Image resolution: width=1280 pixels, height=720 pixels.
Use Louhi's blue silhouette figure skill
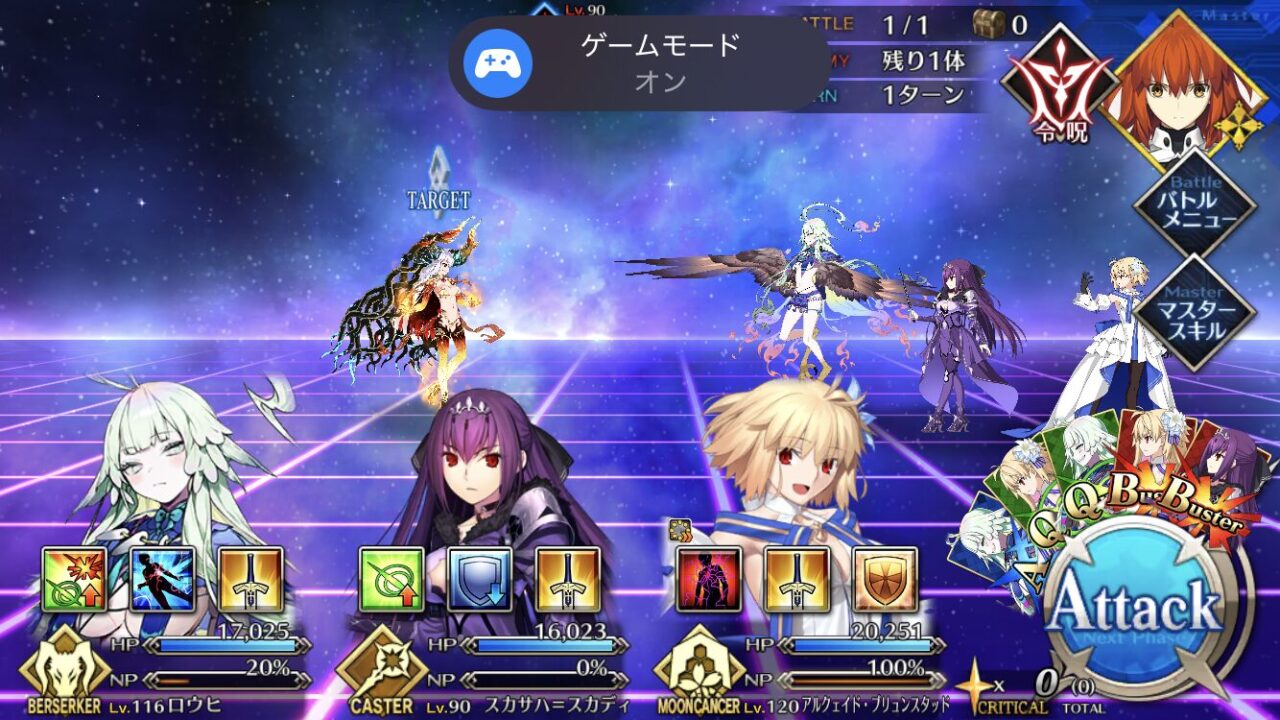point(162,579)
